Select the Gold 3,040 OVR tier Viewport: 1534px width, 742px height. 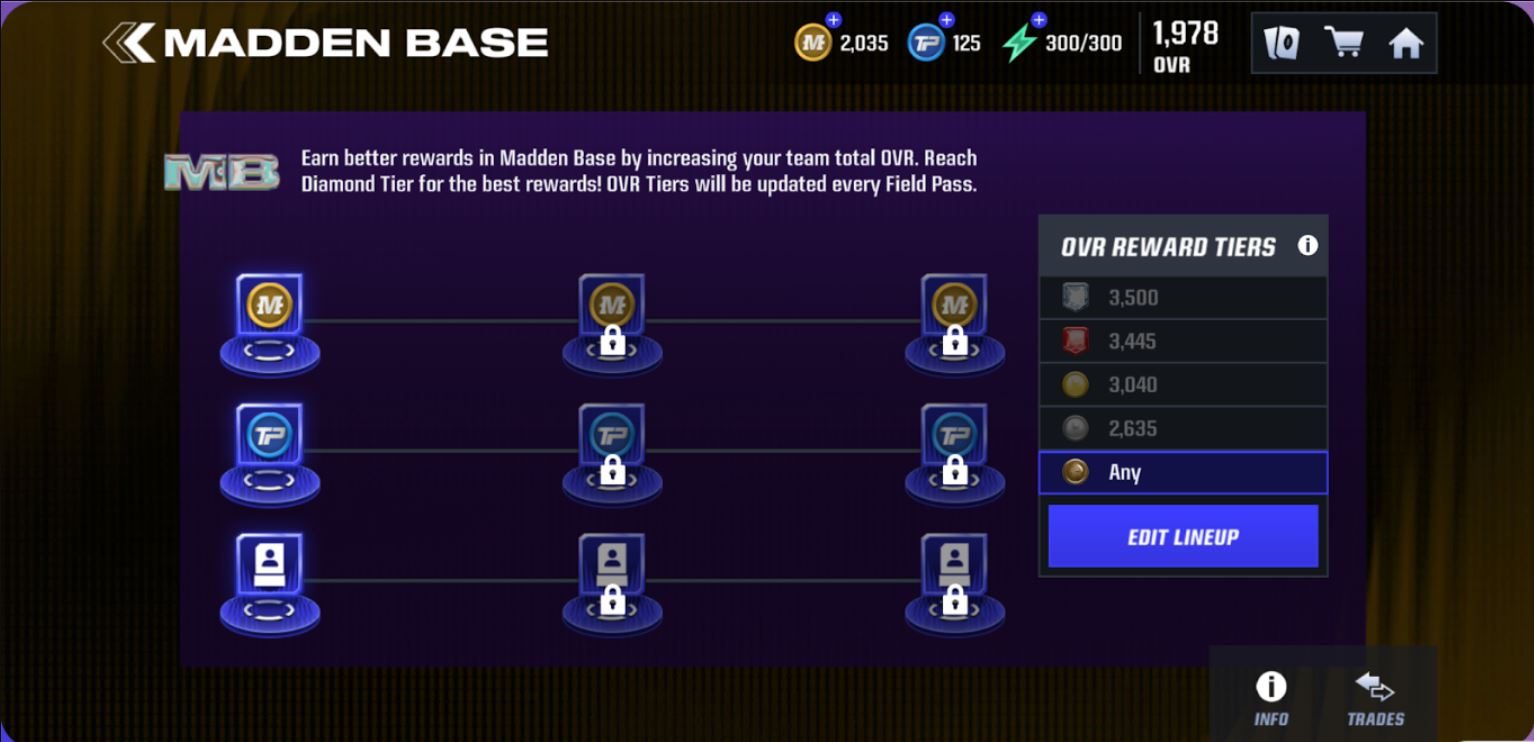1183,384
